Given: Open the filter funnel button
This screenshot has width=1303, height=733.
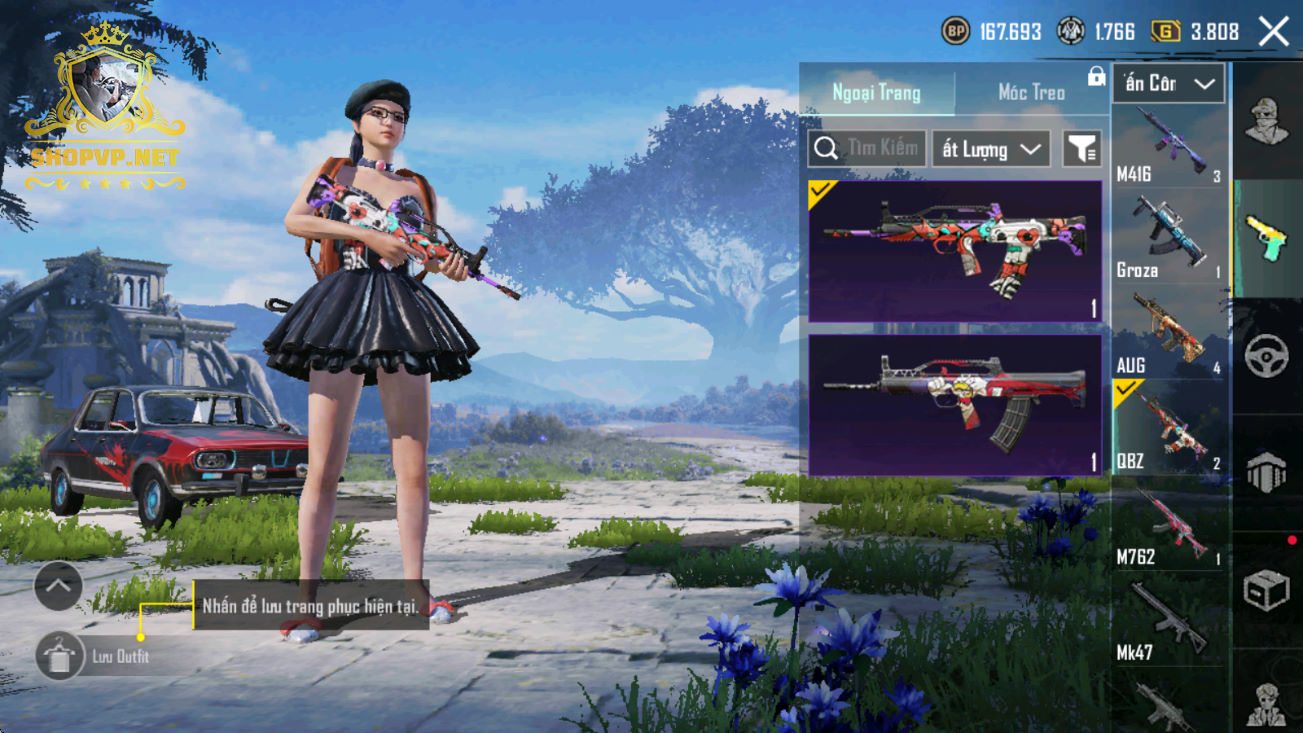Looking at the screenshot, I should (1082, 150).
